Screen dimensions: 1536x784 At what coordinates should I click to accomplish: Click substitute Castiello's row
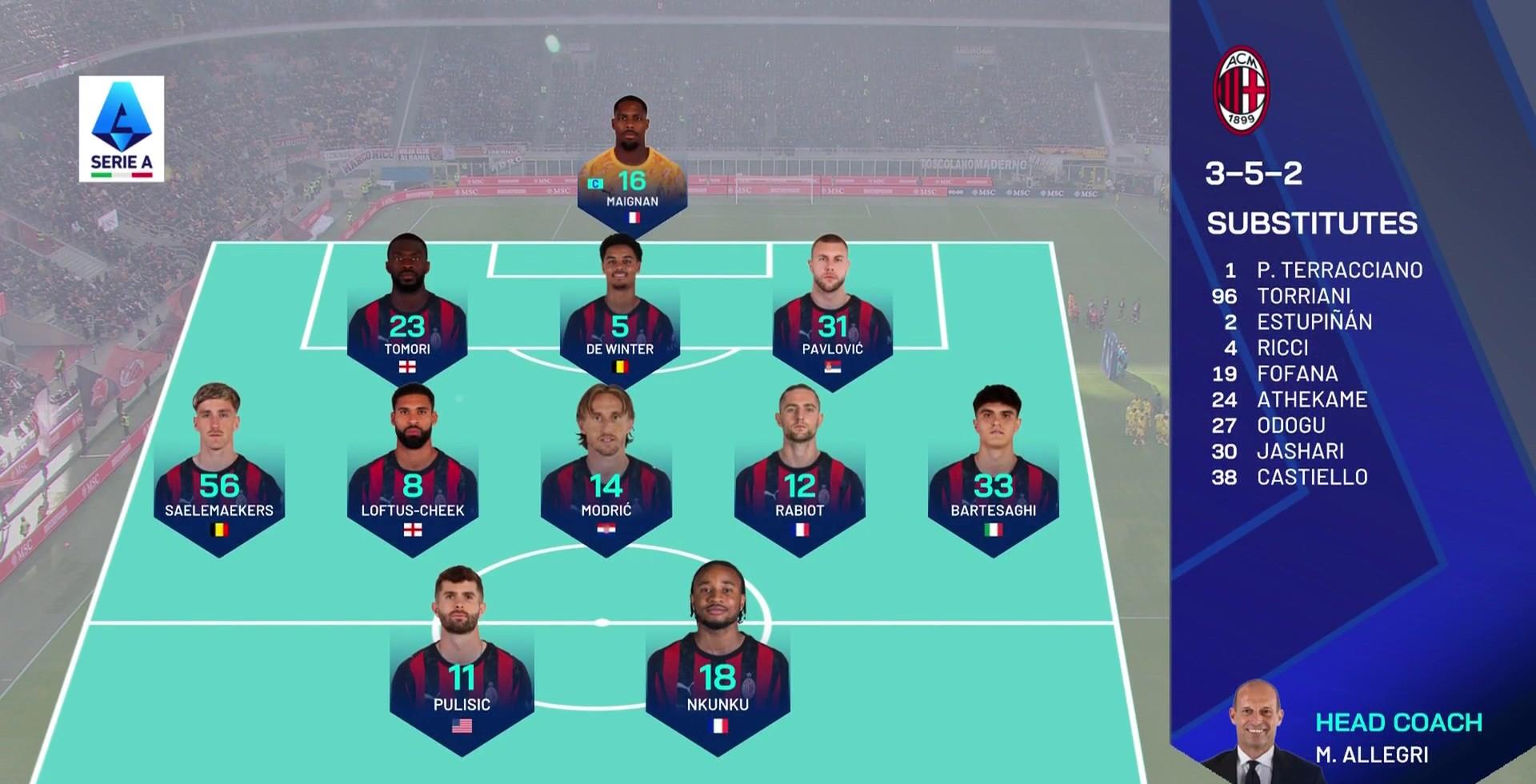(x=1312, y=478)
